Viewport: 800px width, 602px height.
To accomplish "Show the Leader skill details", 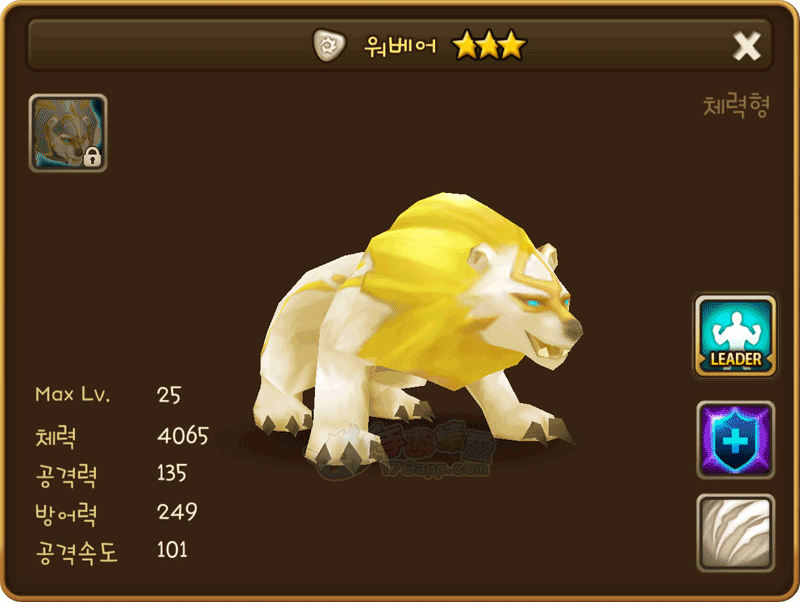I will pos(735,336).
